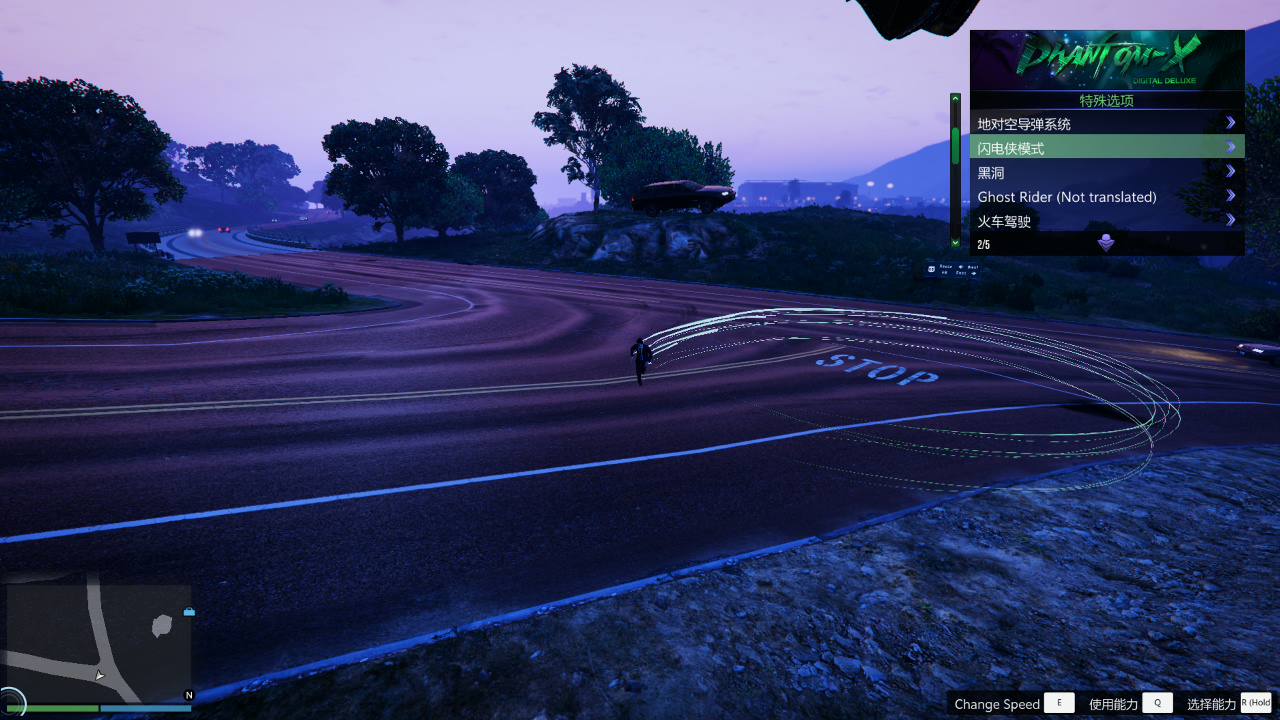Image resolution: width=1280 pixels, height=720 pixels.
Task: Click the Phantom-X banner logo
Action: 1107,58
